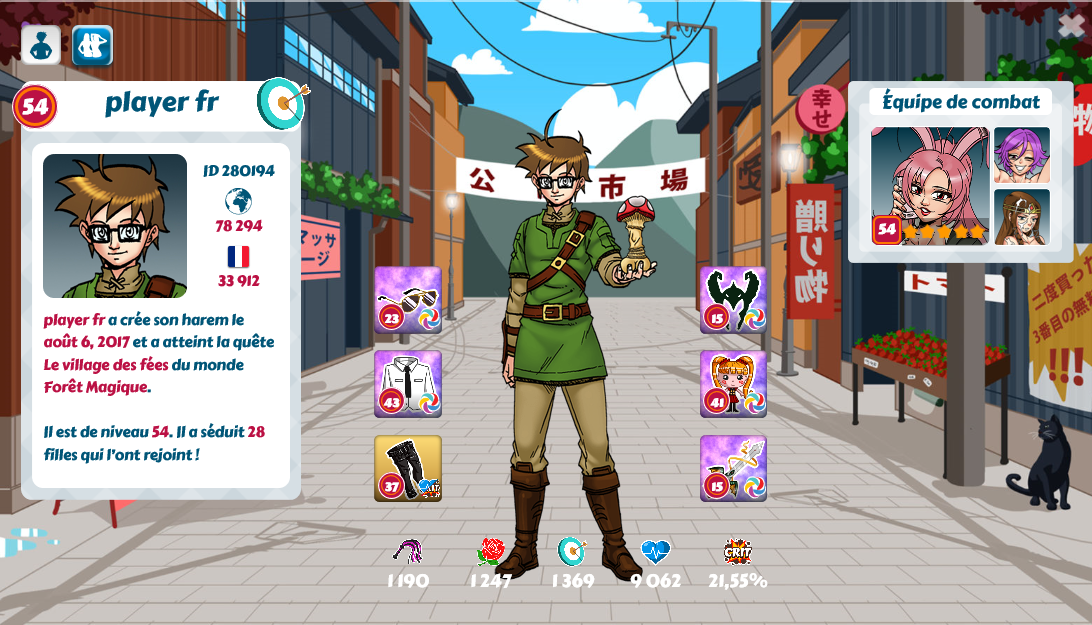Select the brown-haired girl in combat team
1092x625 pixels.
[1021, 217]
